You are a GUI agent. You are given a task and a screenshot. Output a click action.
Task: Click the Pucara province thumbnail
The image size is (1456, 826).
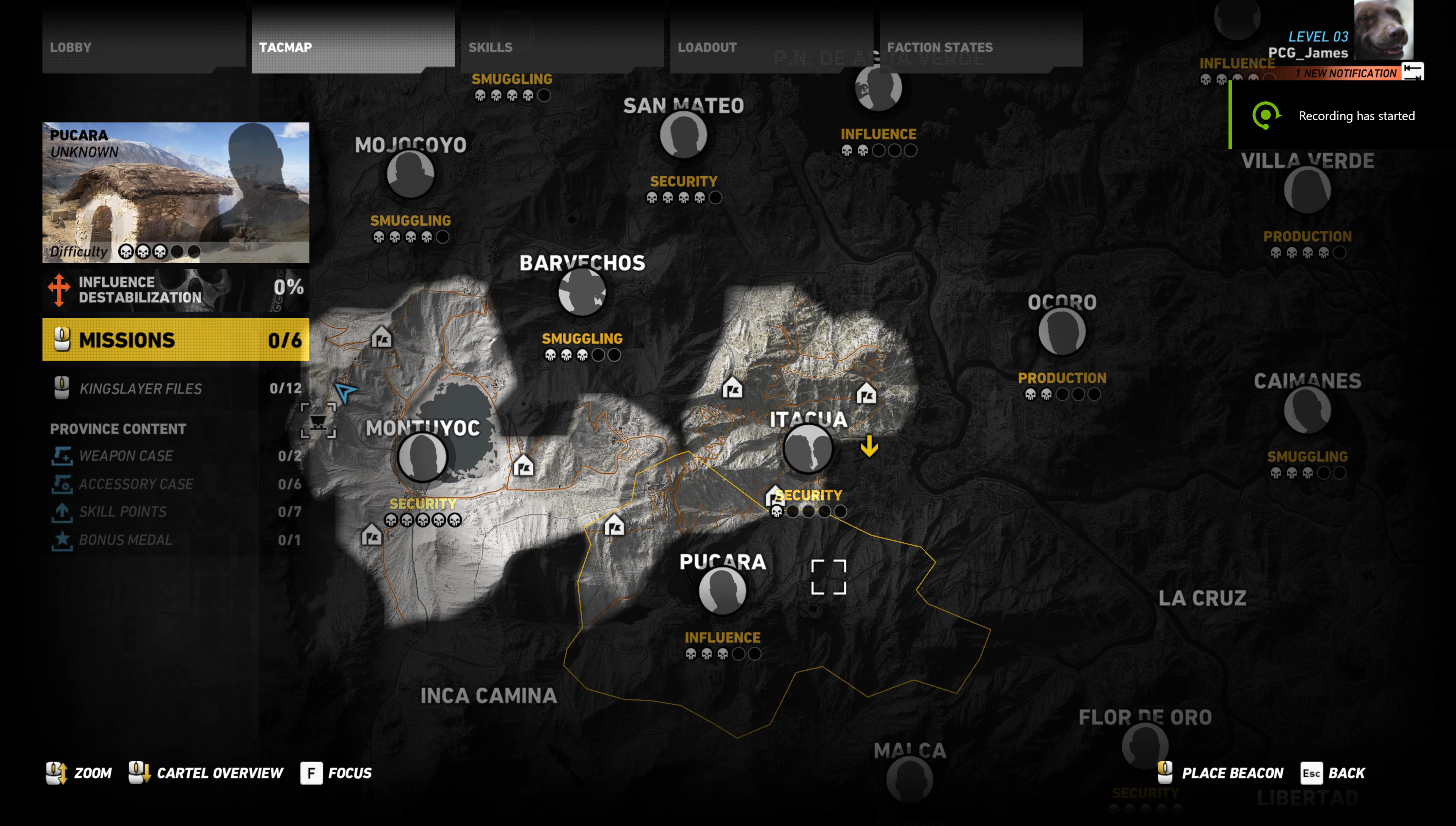176,192
